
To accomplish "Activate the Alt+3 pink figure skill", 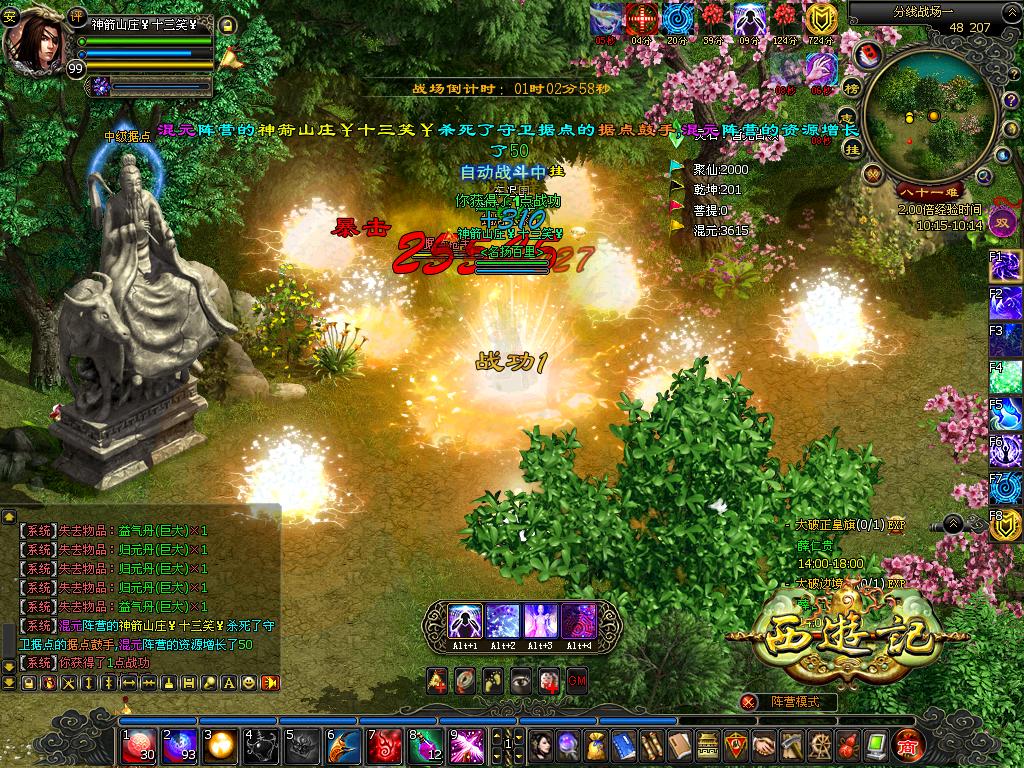I will pyautogui.click(x=541, y=621).
